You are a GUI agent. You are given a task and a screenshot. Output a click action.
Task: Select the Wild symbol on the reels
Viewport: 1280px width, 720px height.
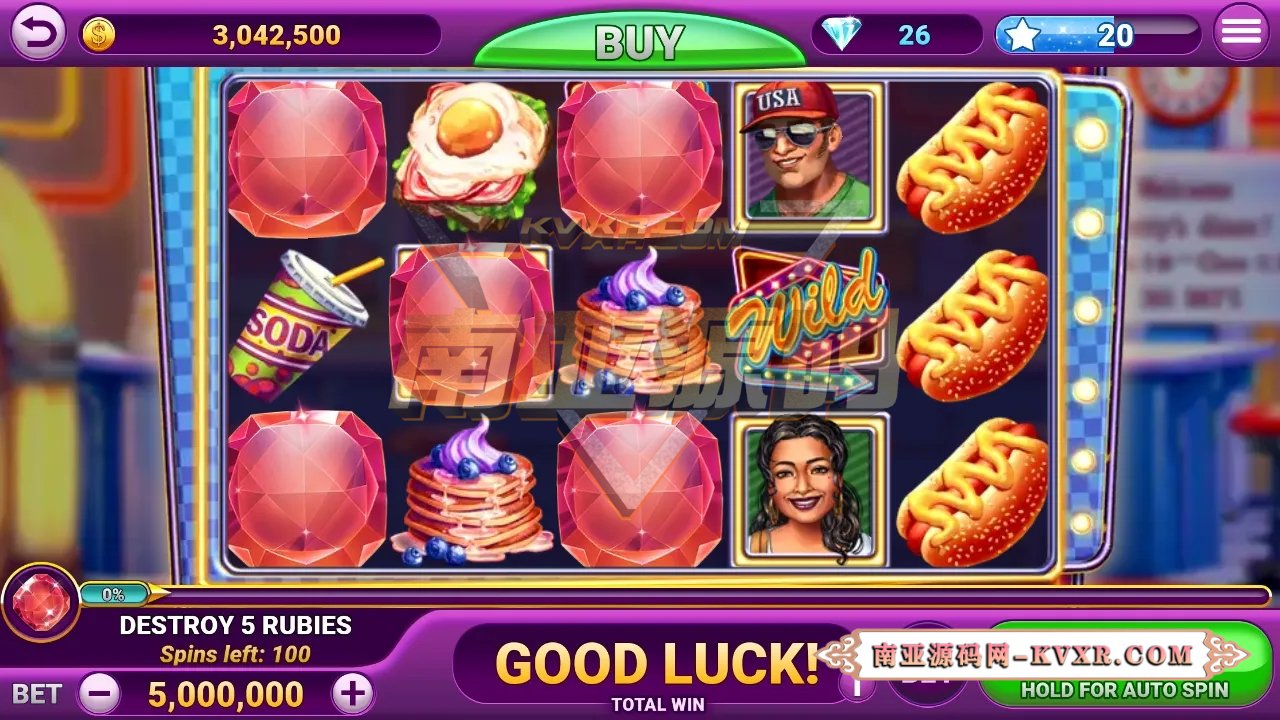(x=806, y=320)
